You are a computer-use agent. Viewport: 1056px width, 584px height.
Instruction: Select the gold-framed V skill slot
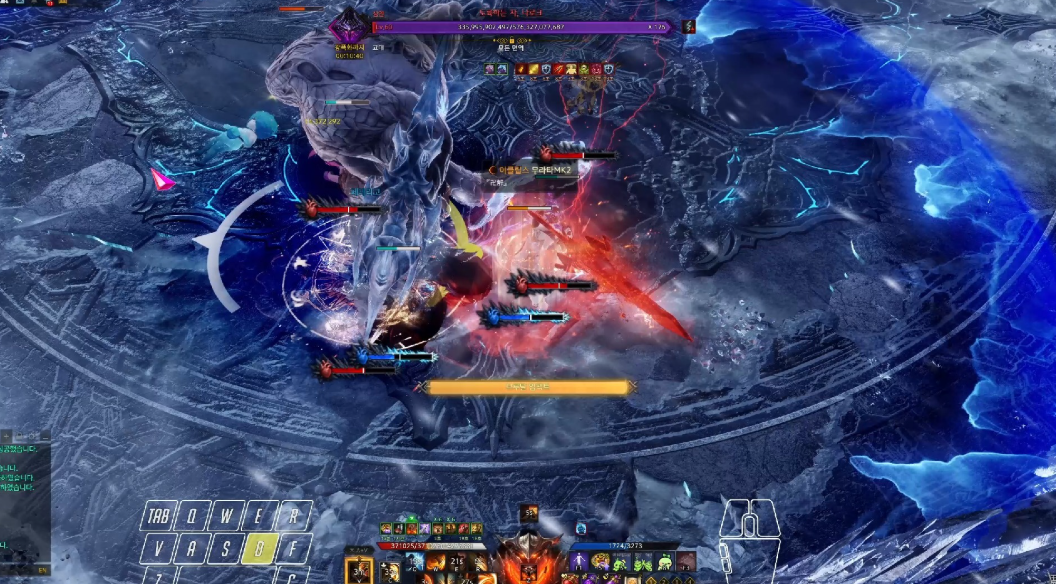click(x=358, y=572)
